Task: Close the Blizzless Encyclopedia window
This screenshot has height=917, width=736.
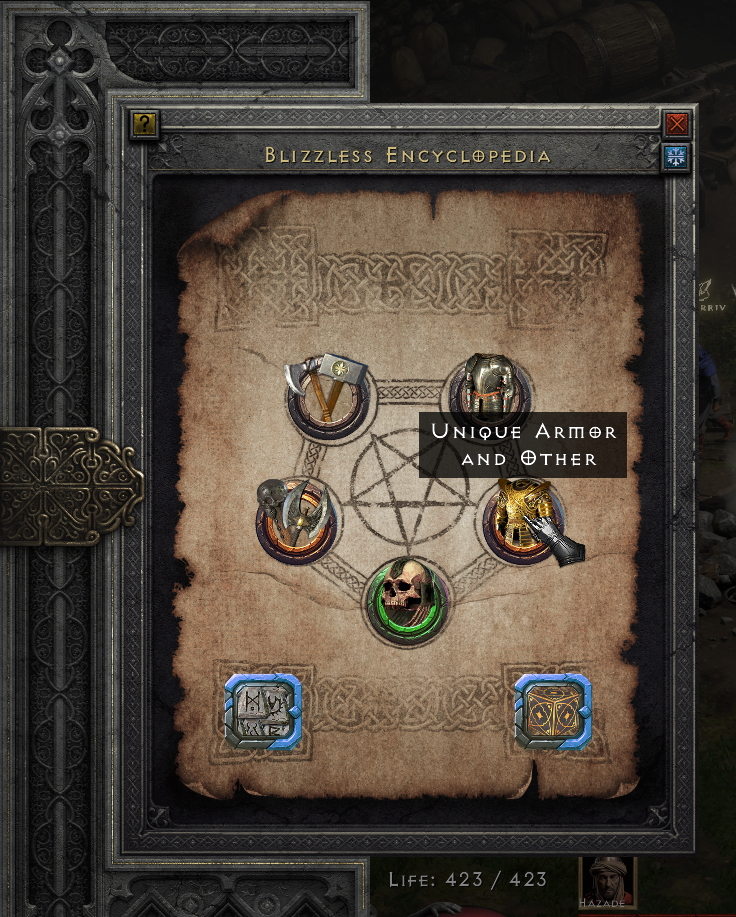Action: (677, 124)
